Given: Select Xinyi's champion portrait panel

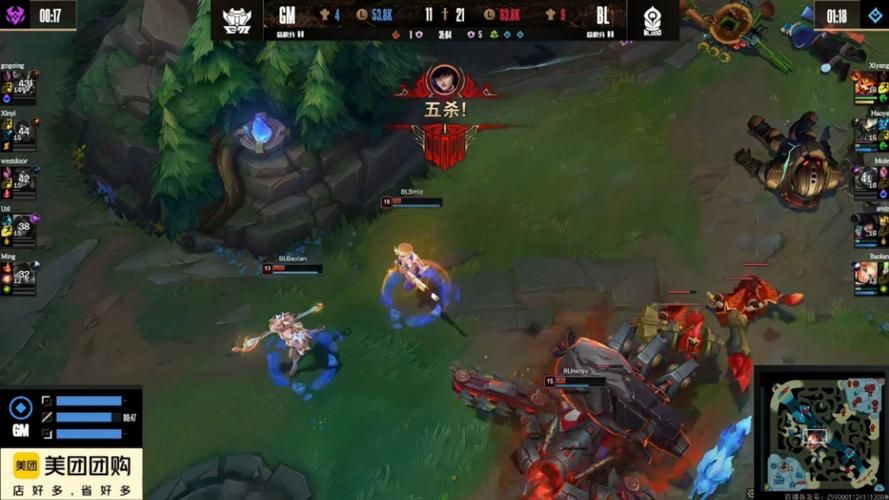Looking at the screenshot, I should click(19, 132).
